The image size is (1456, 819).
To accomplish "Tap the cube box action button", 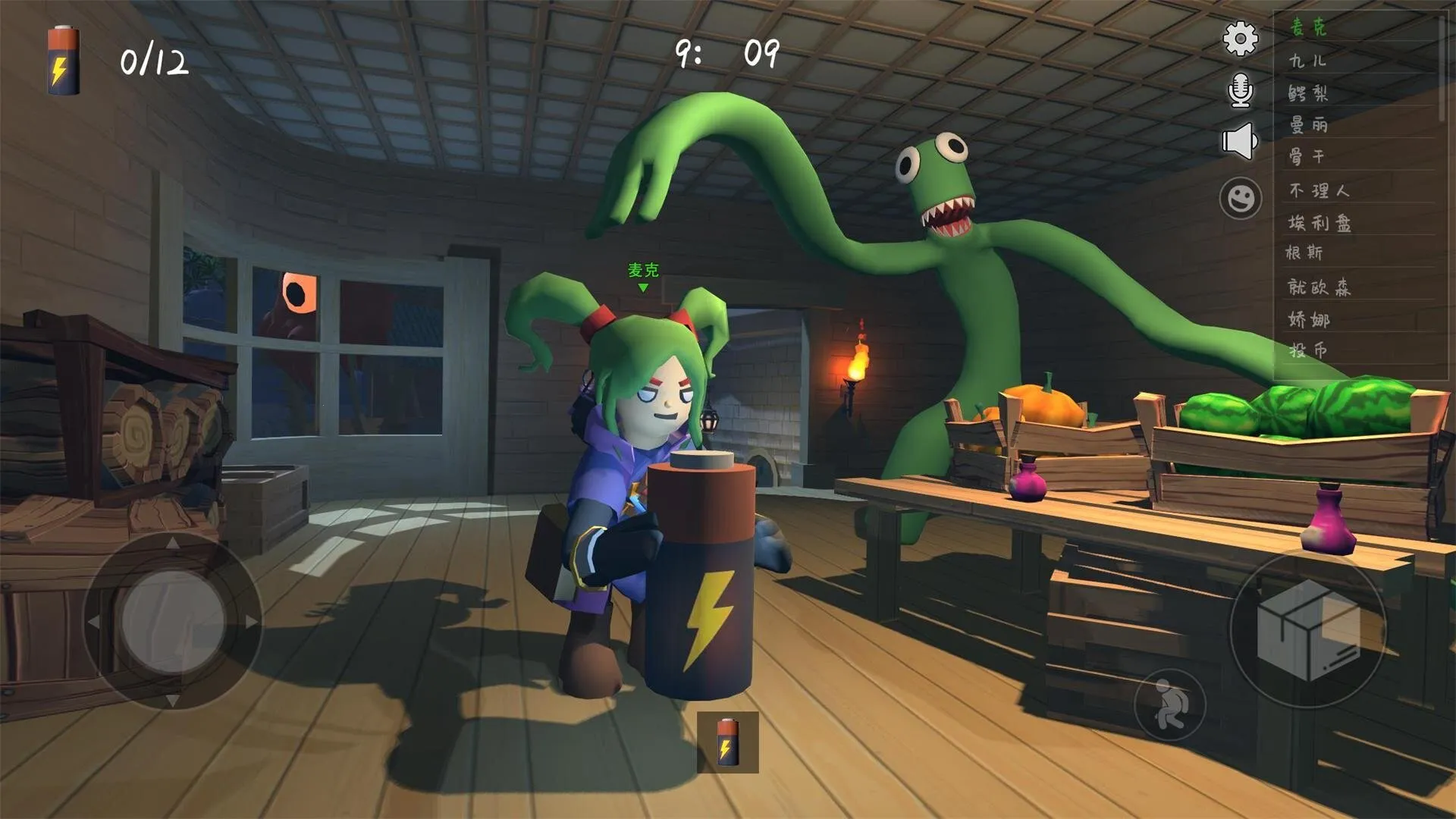I will tap(1307, 630).
